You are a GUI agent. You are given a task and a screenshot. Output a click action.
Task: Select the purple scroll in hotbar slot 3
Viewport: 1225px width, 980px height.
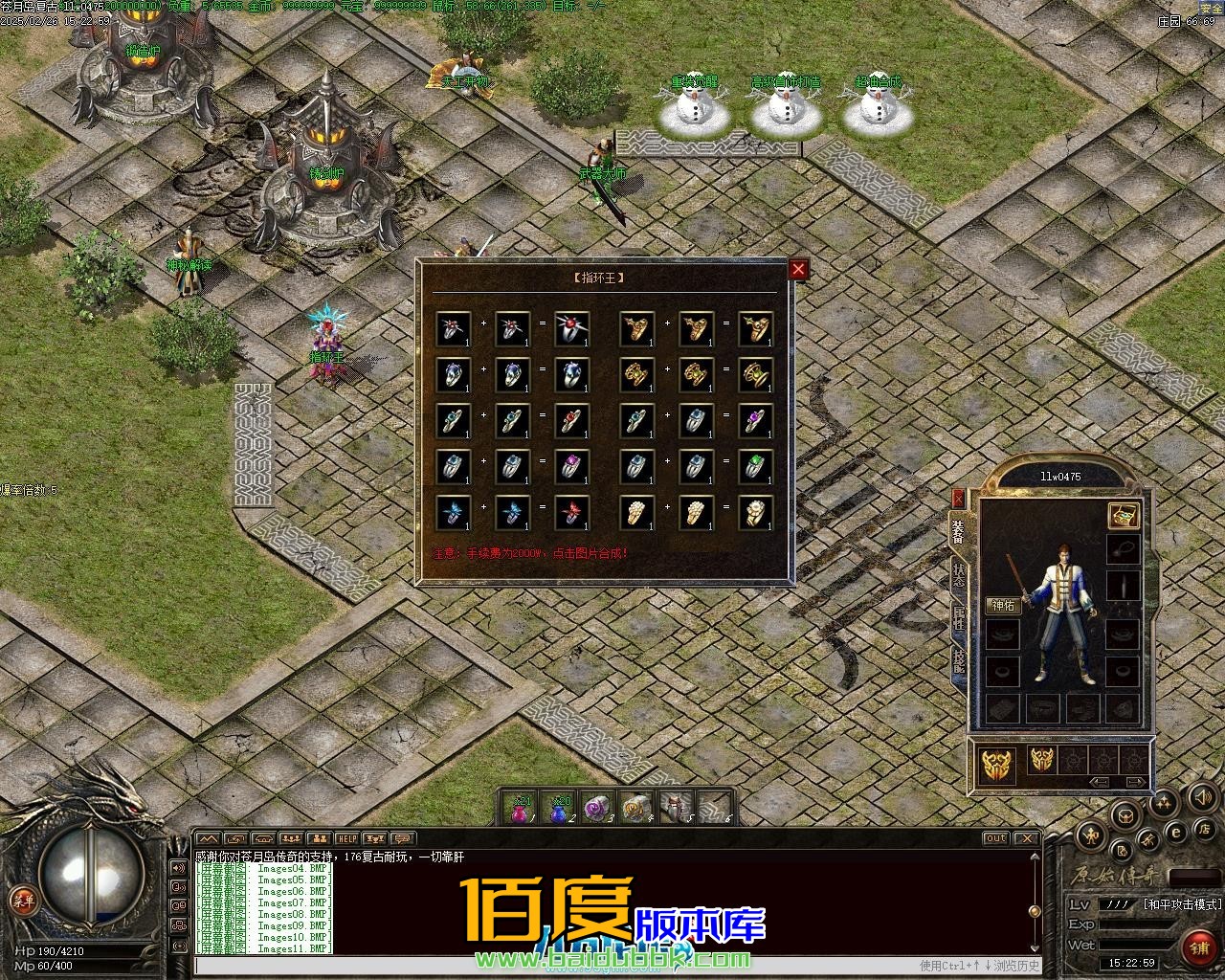(x=597, y=809)
